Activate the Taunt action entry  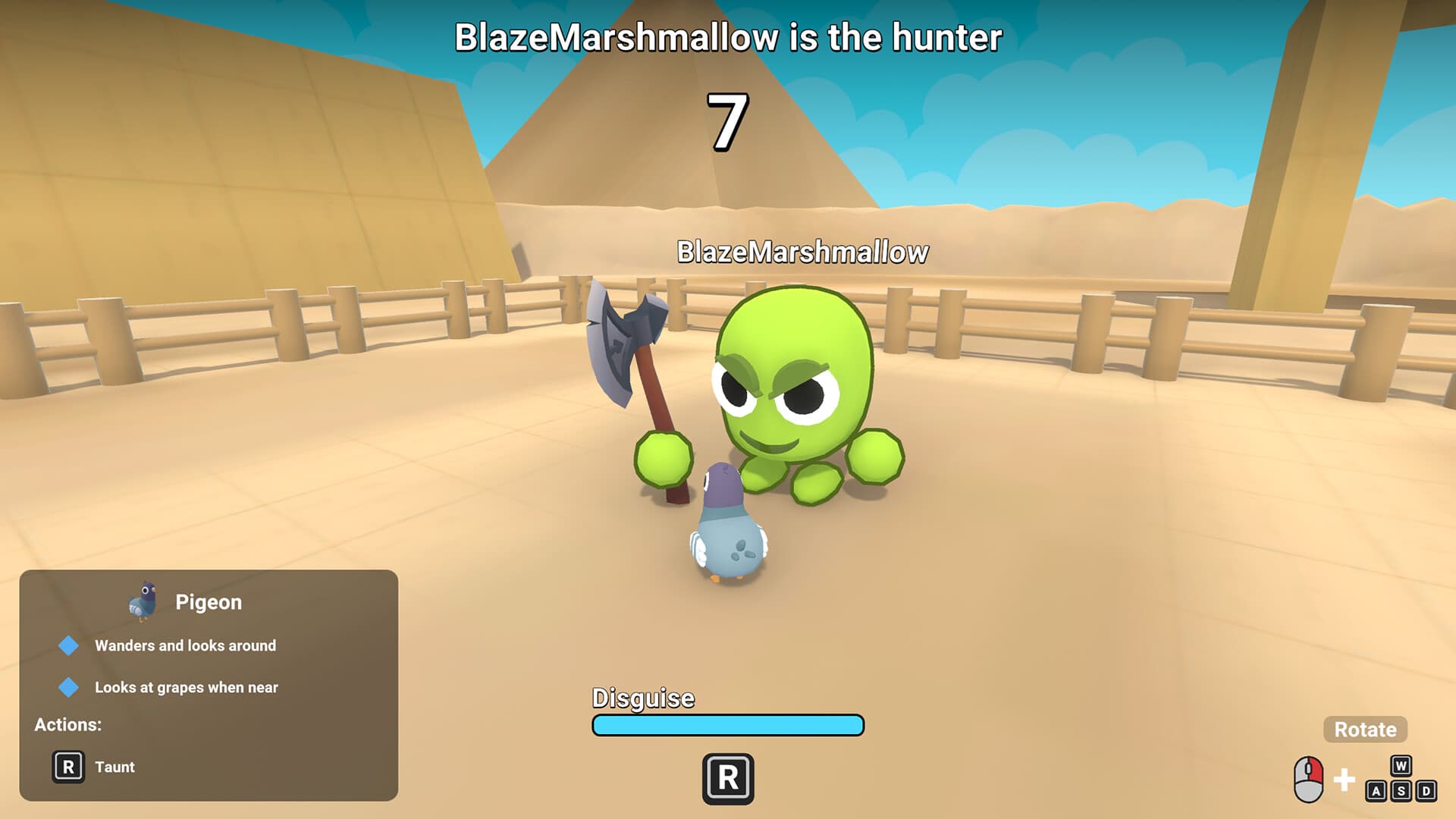click(x=116, y=767)
